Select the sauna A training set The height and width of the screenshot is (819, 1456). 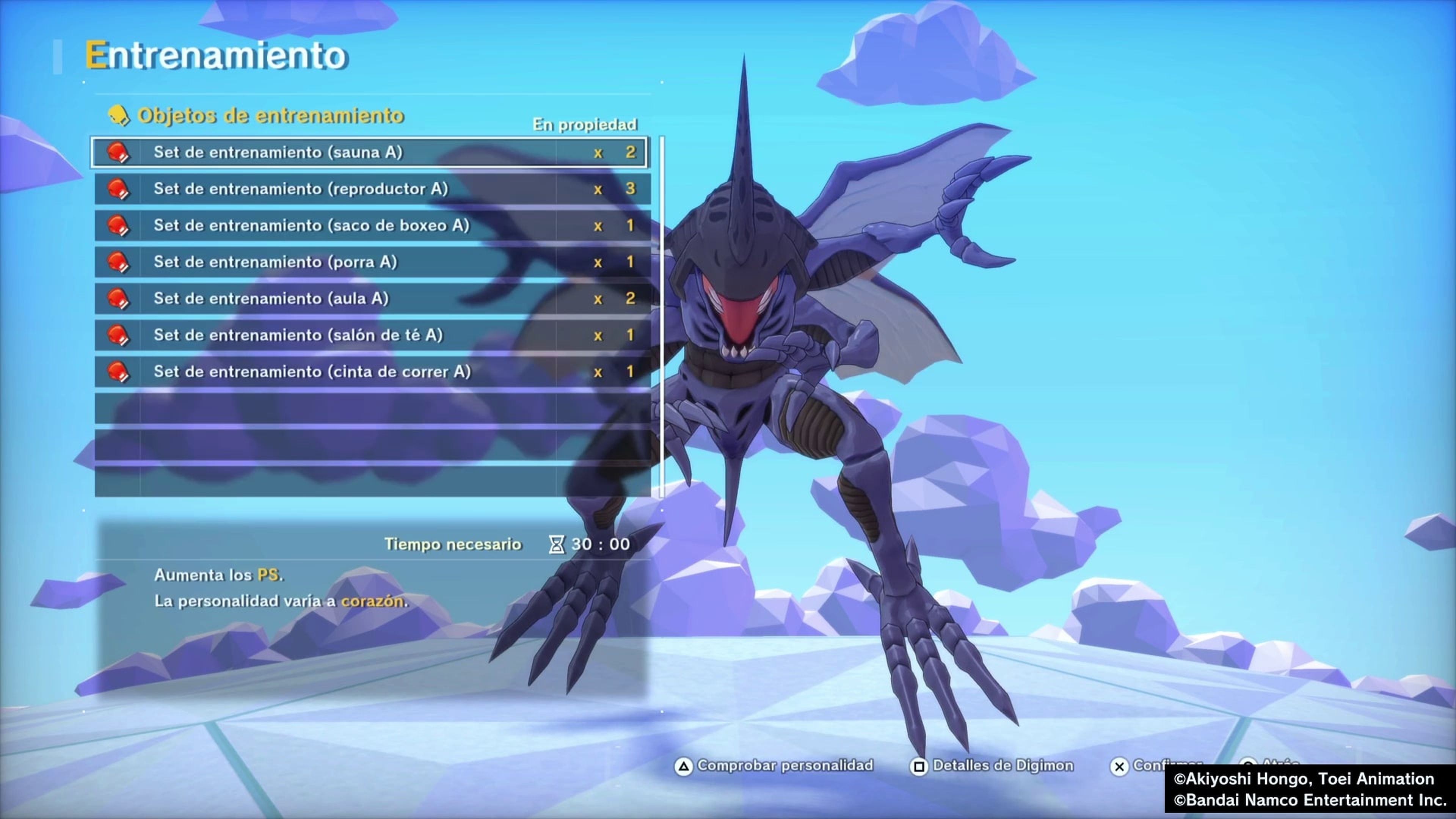(370, 152)
